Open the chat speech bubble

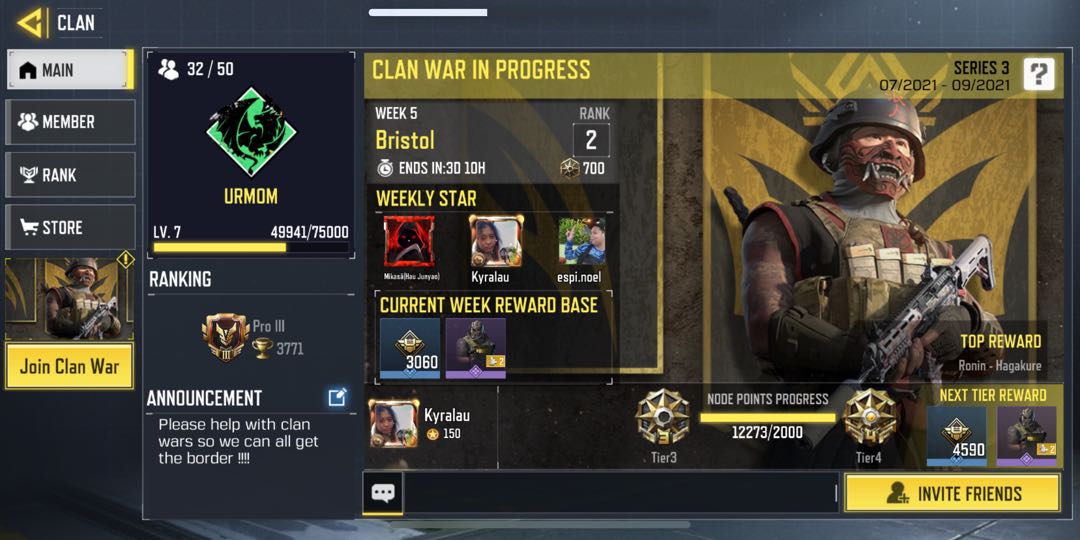pyautogui.click(x=383, y=493)
